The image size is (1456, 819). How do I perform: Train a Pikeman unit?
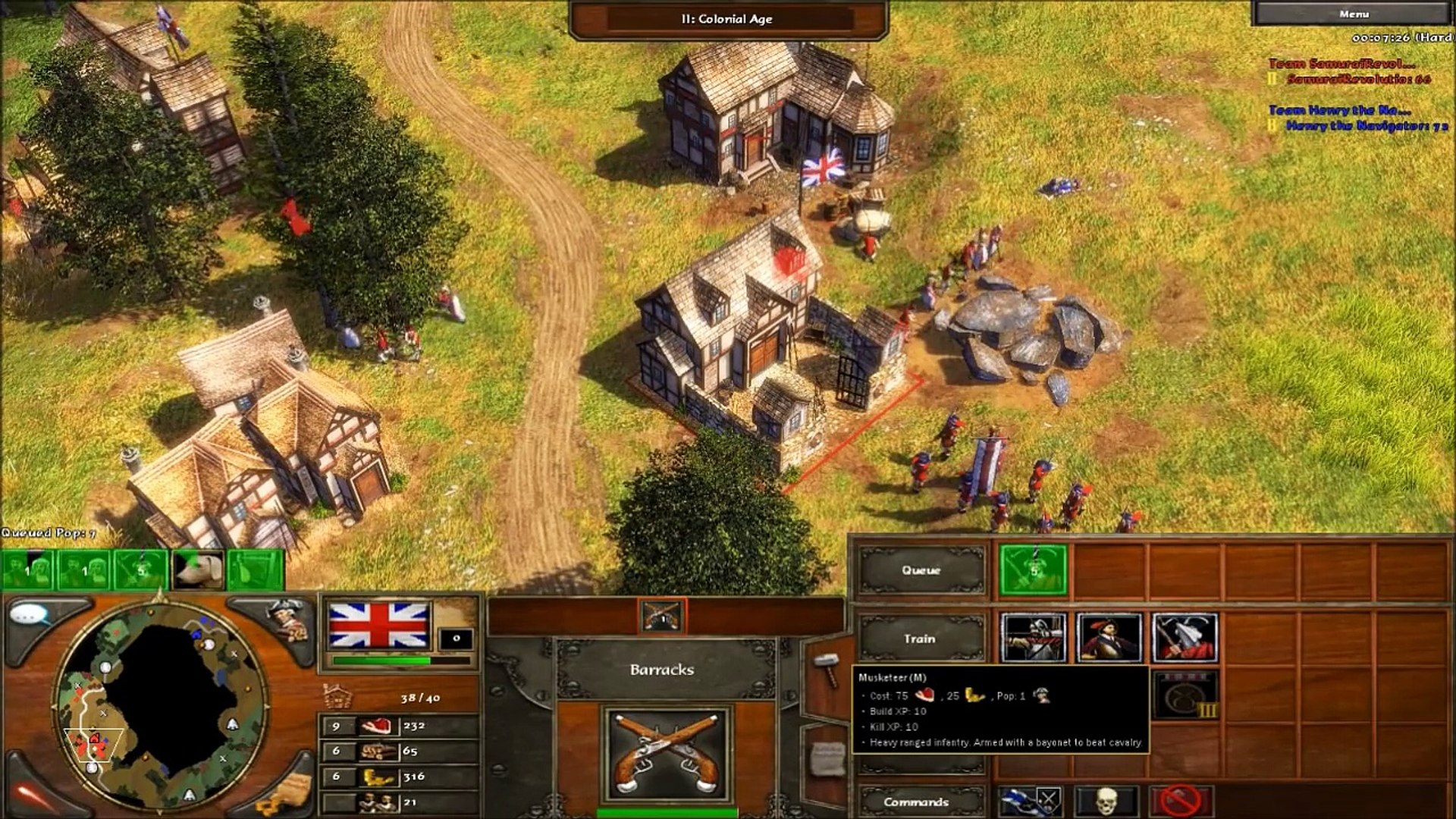1184,639
